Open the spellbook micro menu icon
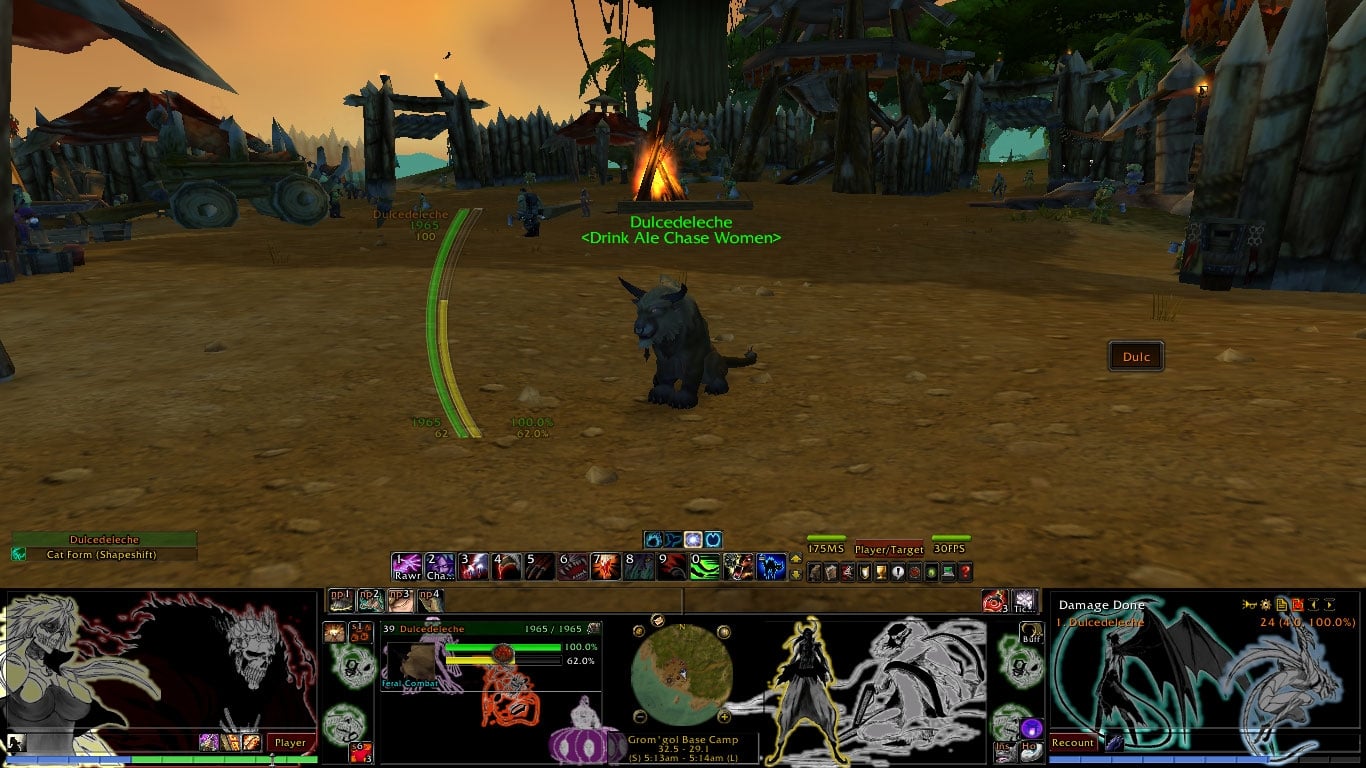1366x768 pixels. tap(830, 571)
